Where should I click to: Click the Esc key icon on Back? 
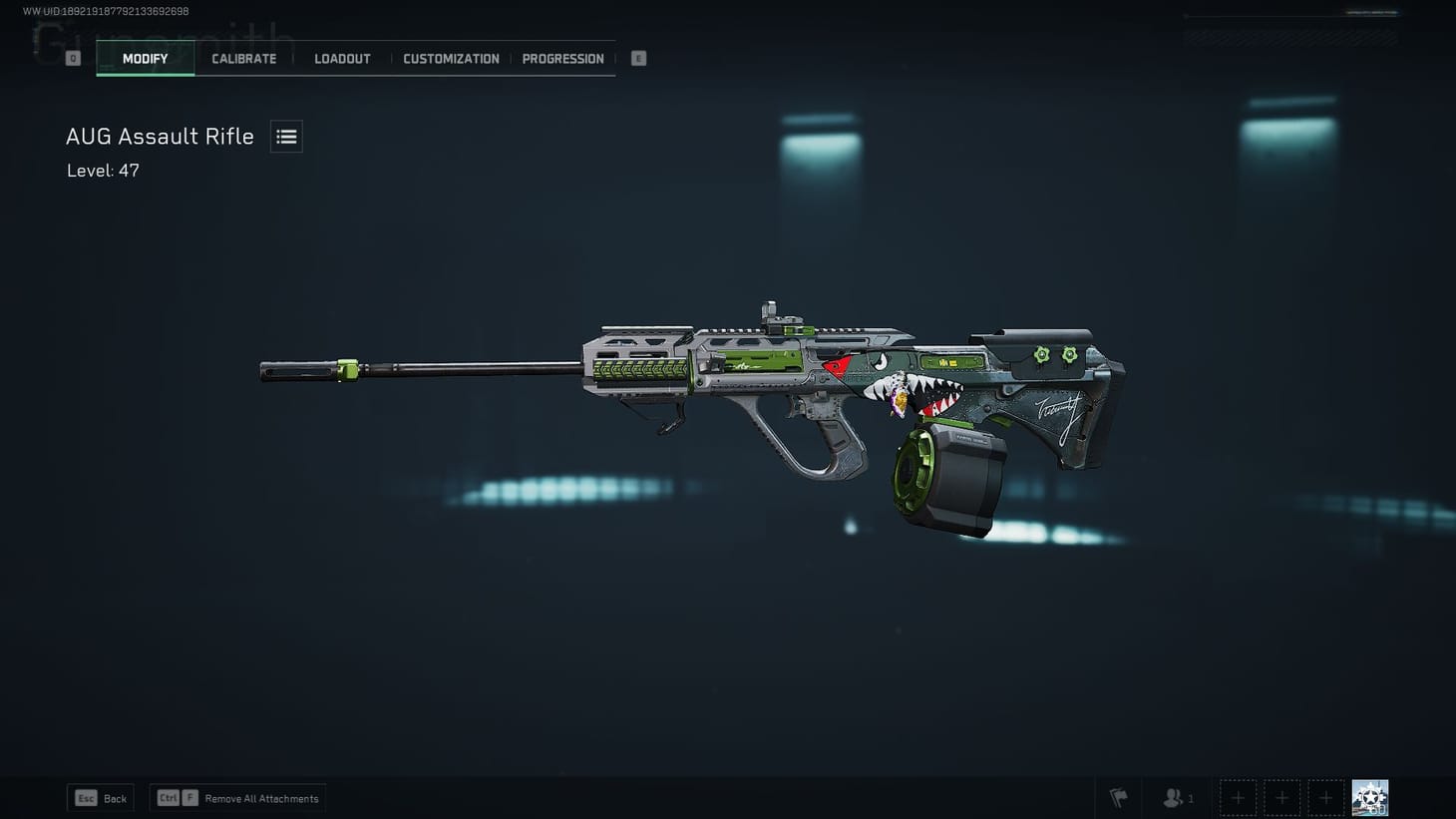click(x=86, y=798)
